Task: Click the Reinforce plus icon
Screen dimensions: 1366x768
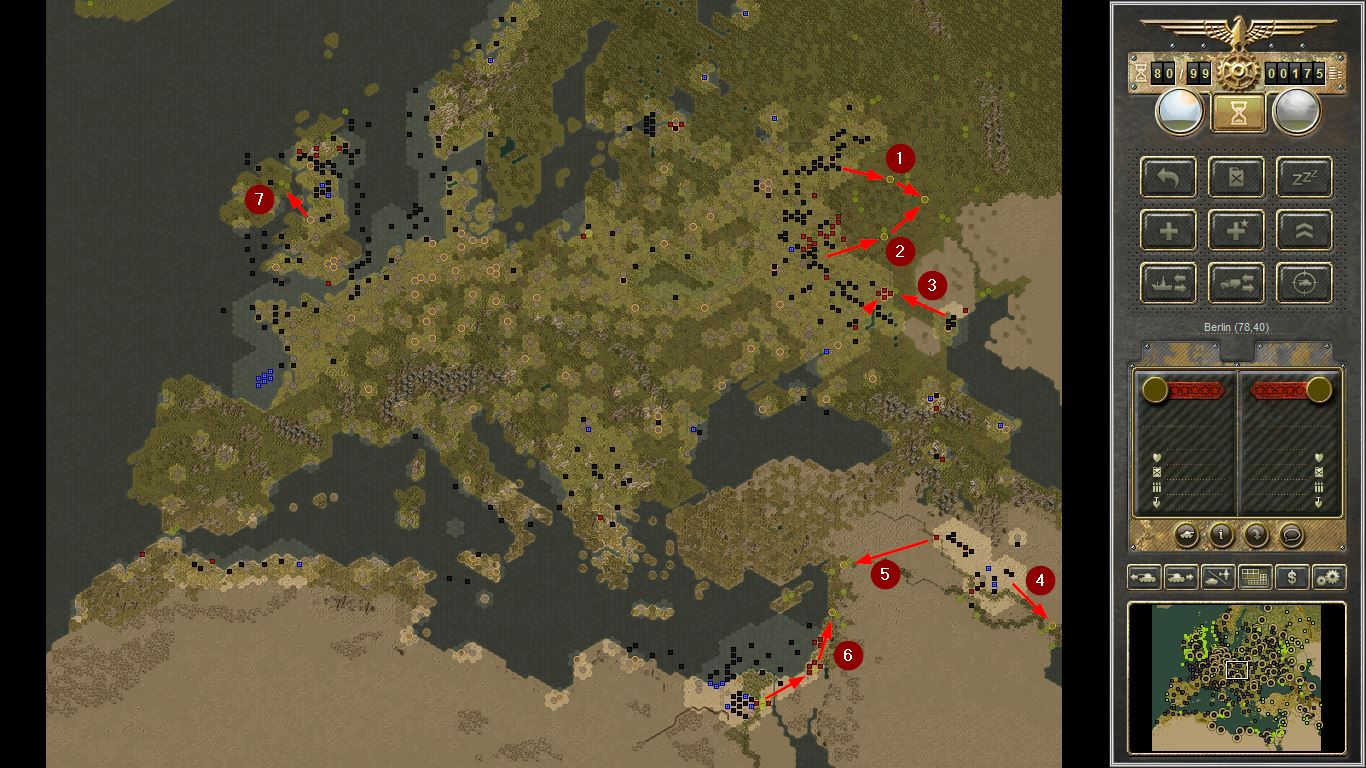Action: tap(1167, 230)
